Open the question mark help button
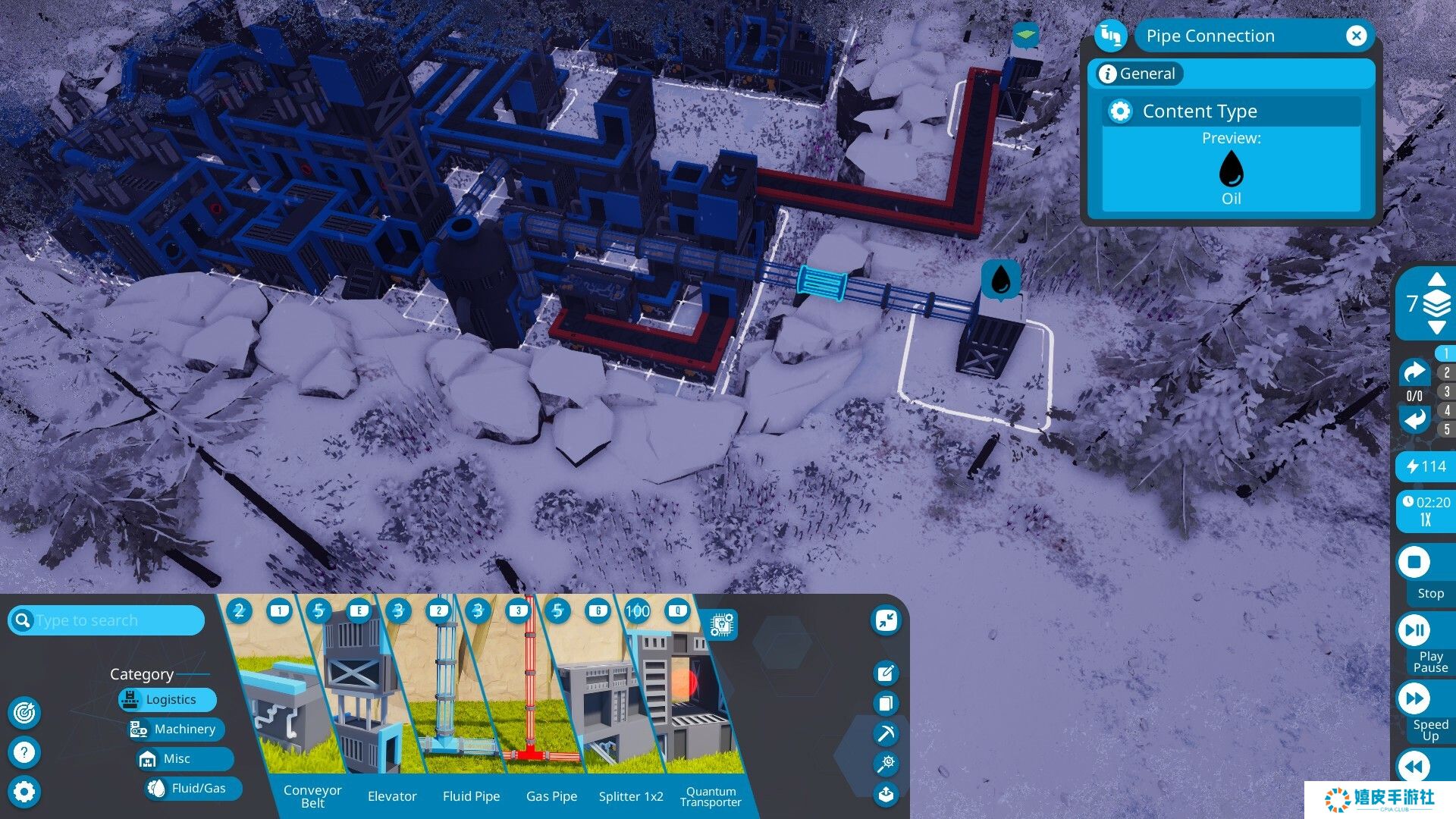This screenshot has width=1456, height=819. 24,752
